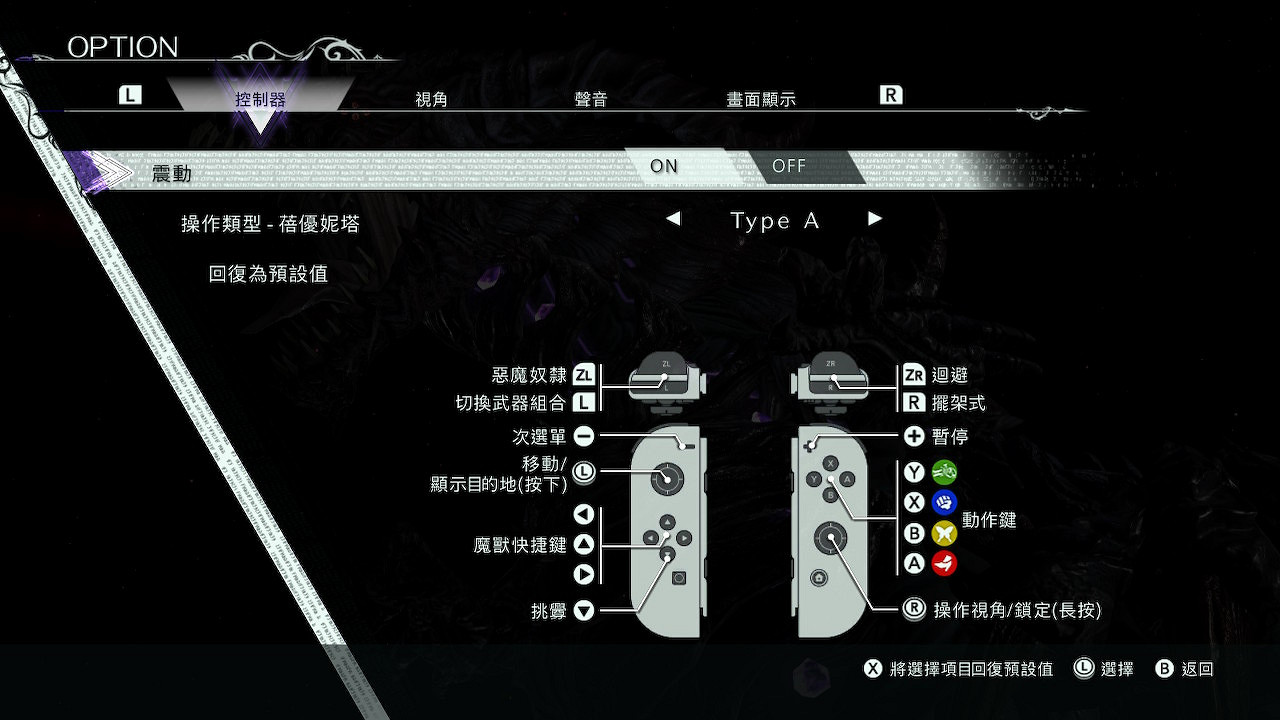Click the blue punch icon beside X
The width and height of the screenshot is (1280, 720).
944,502
